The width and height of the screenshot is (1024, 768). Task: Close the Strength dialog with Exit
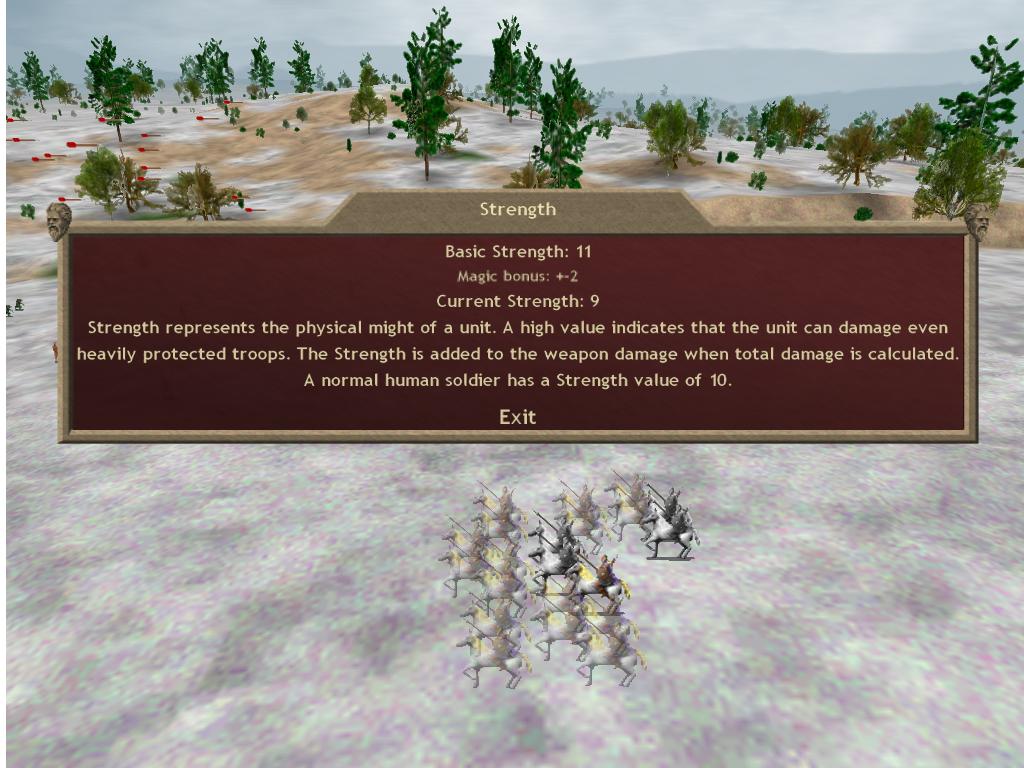click(517, 417)
